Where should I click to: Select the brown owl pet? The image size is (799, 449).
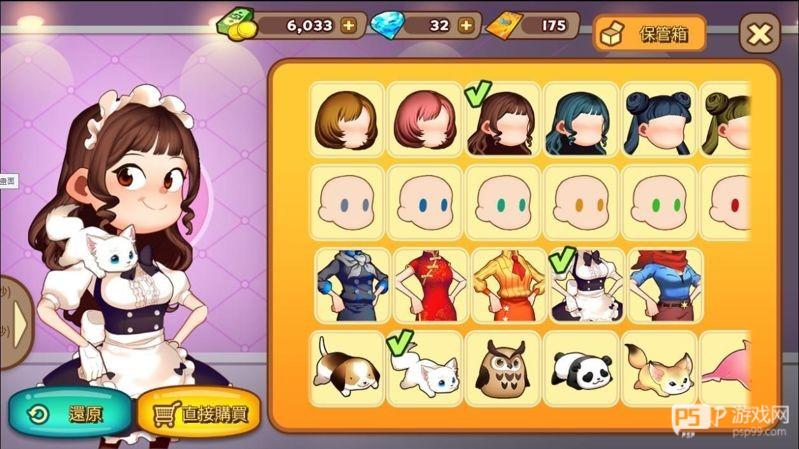pyautogui.click(x=502, y=367)
